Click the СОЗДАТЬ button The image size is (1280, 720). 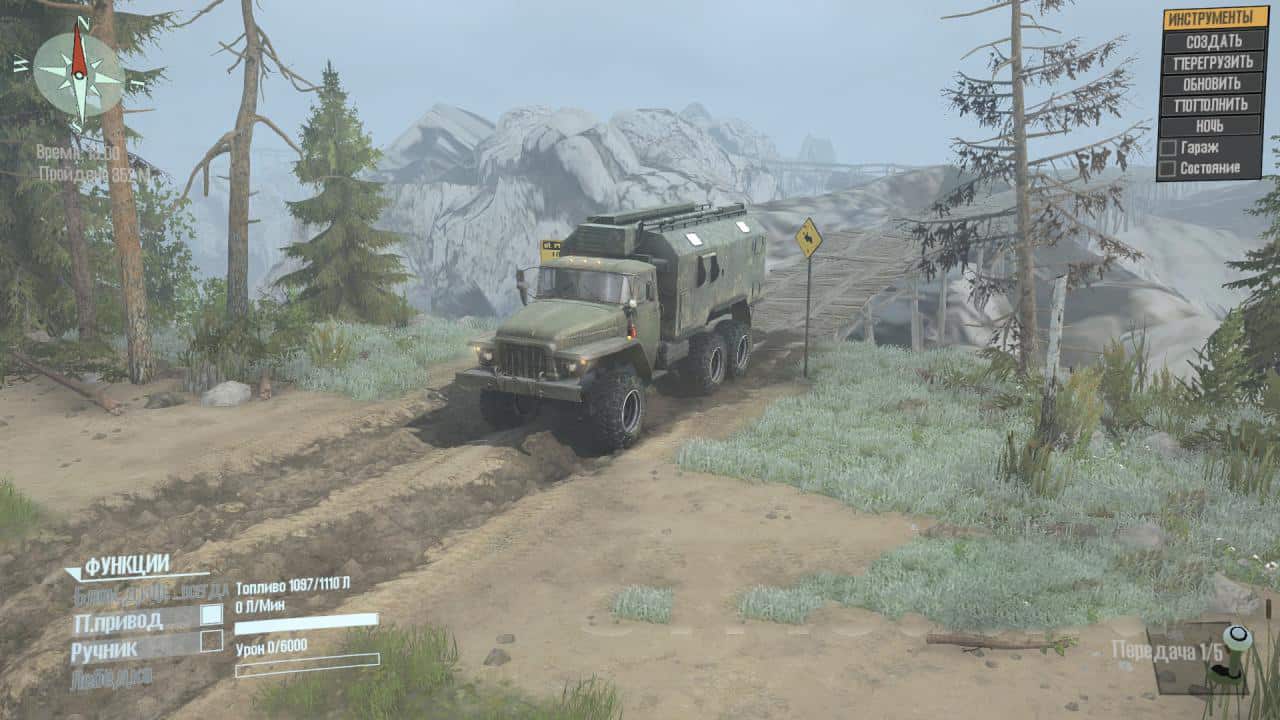1213,41
